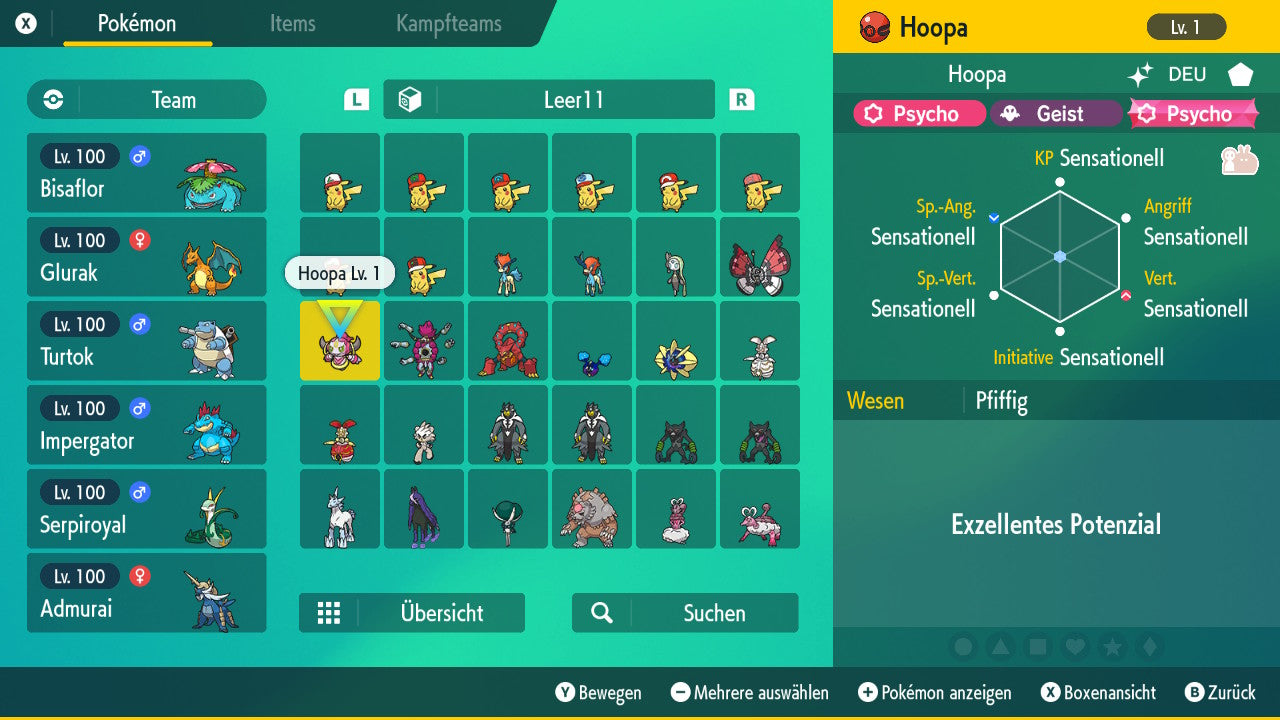Open the Kampfteams tab
This screenshot has height=720, width=1280.
pos(447,25)
